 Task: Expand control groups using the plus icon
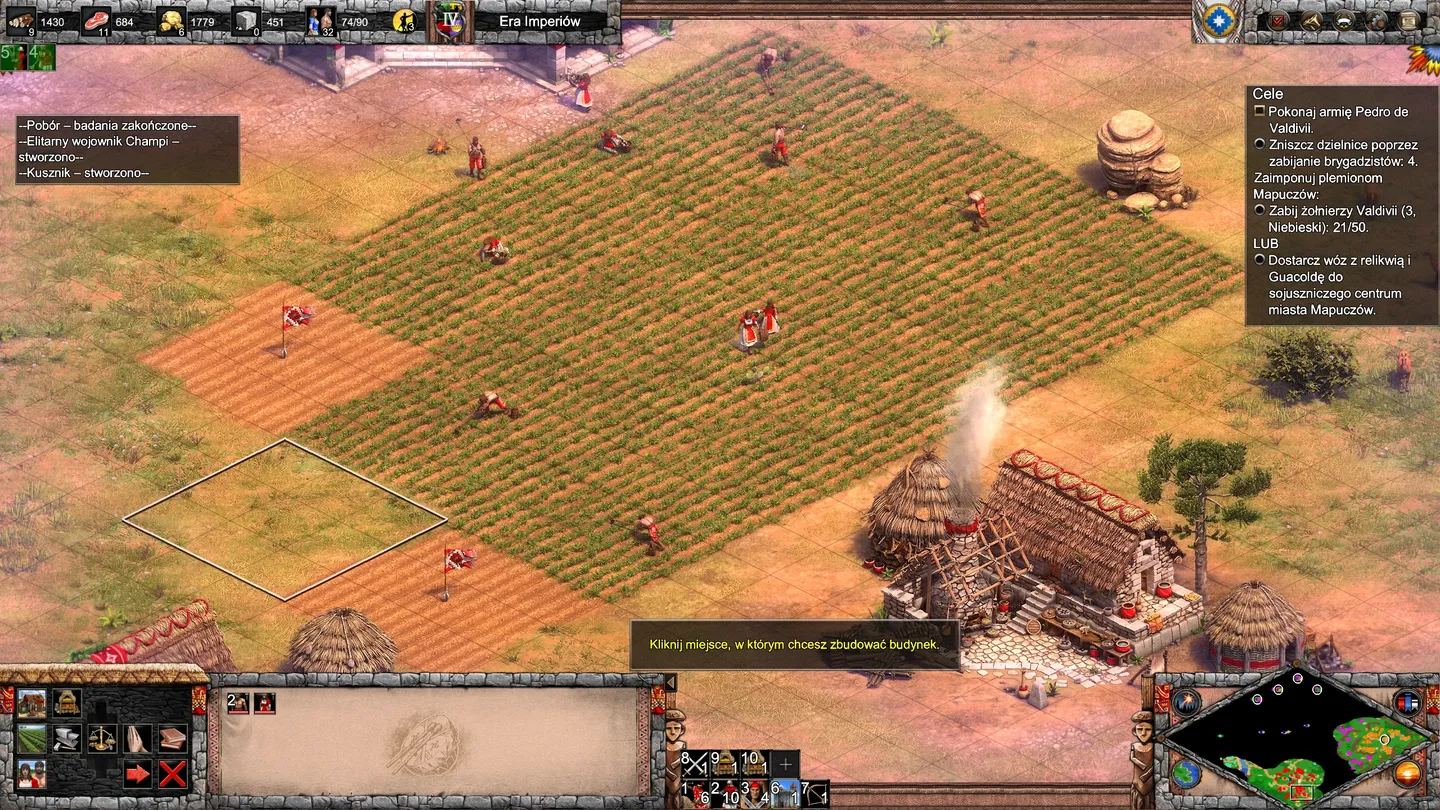coord(786,764)
